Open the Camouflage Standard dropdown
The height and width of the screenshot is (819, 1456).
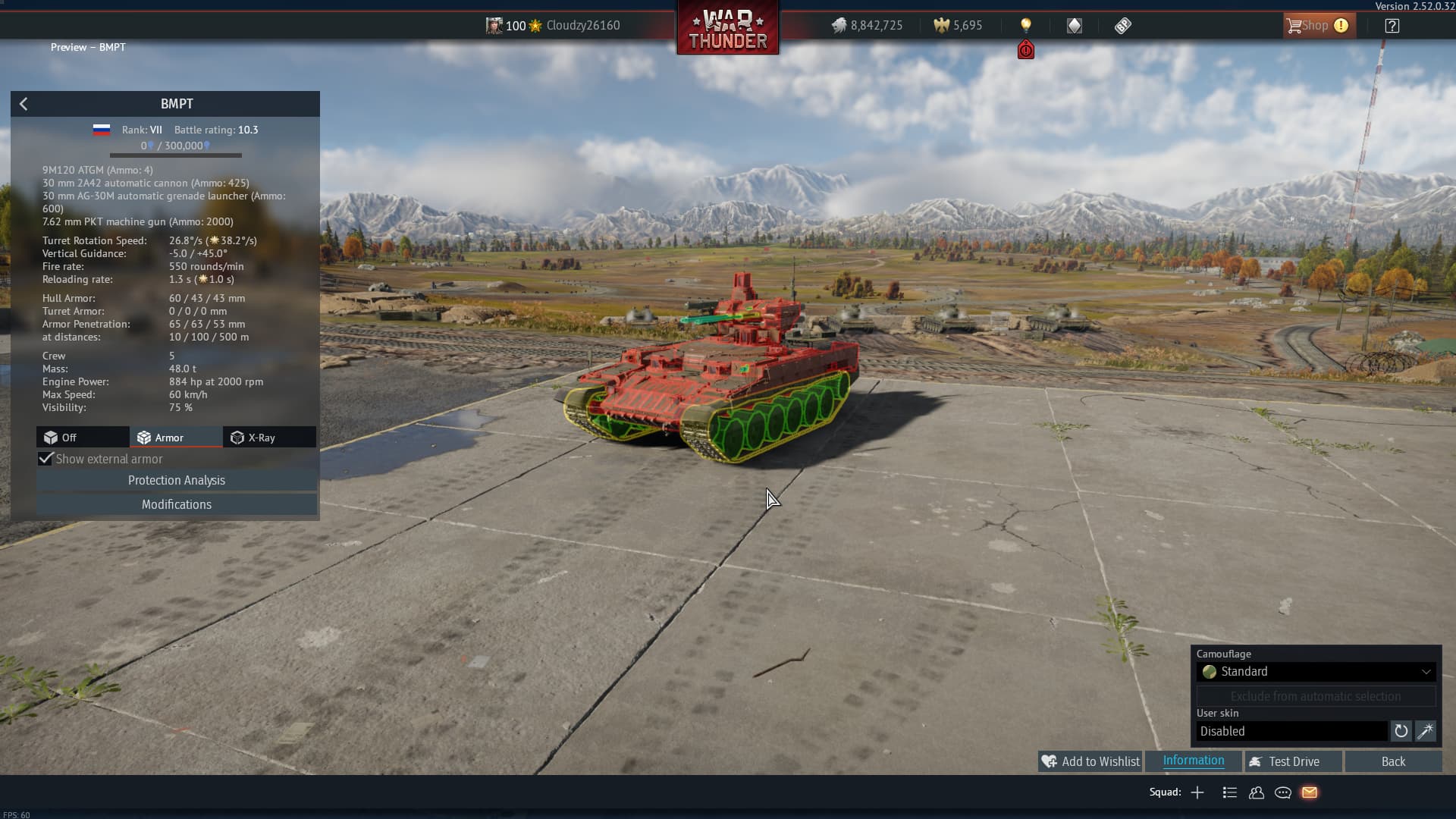1316,672
